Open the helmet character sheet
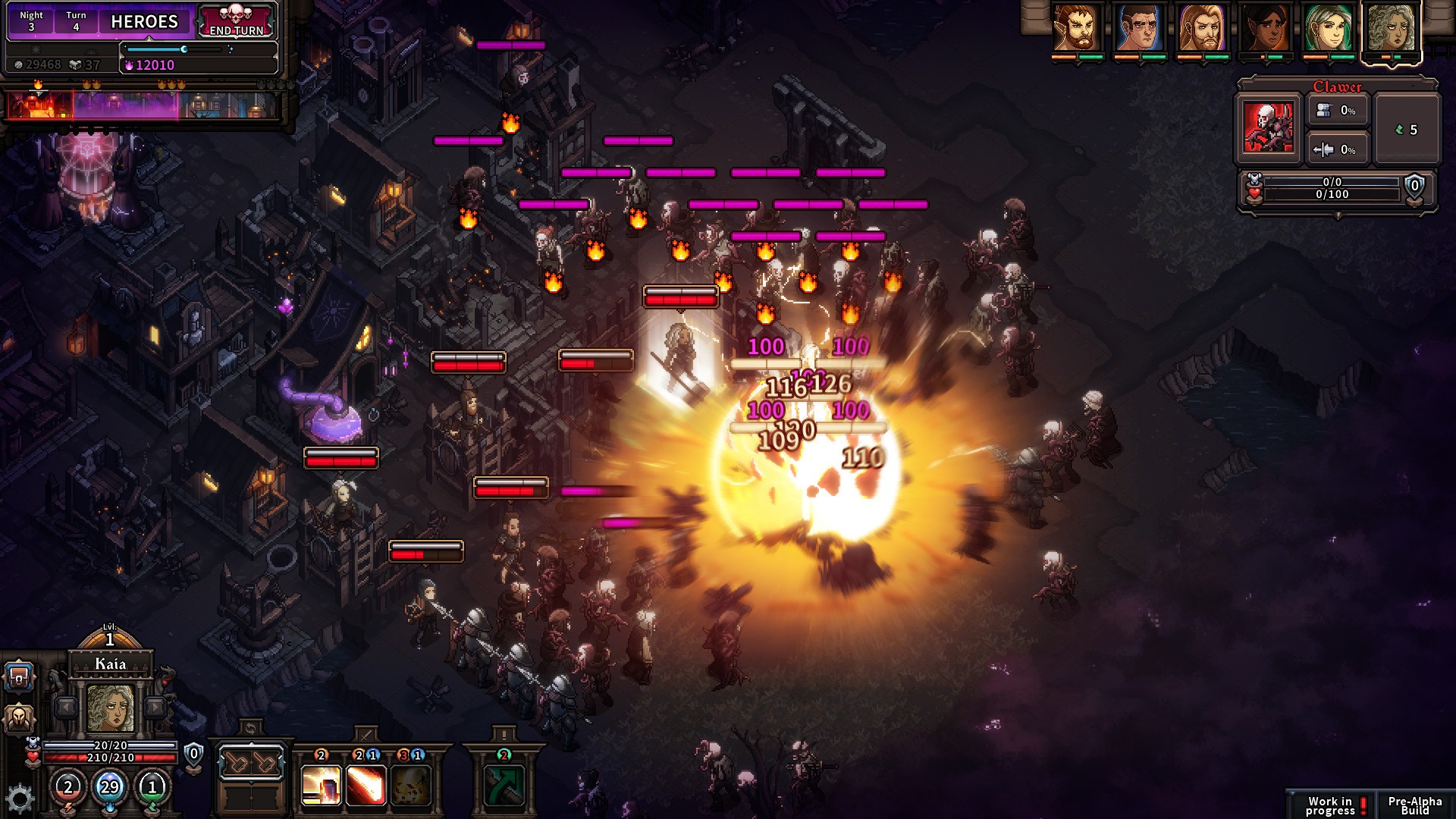This screenshot has width=1456, height=819. pos(19,717)
